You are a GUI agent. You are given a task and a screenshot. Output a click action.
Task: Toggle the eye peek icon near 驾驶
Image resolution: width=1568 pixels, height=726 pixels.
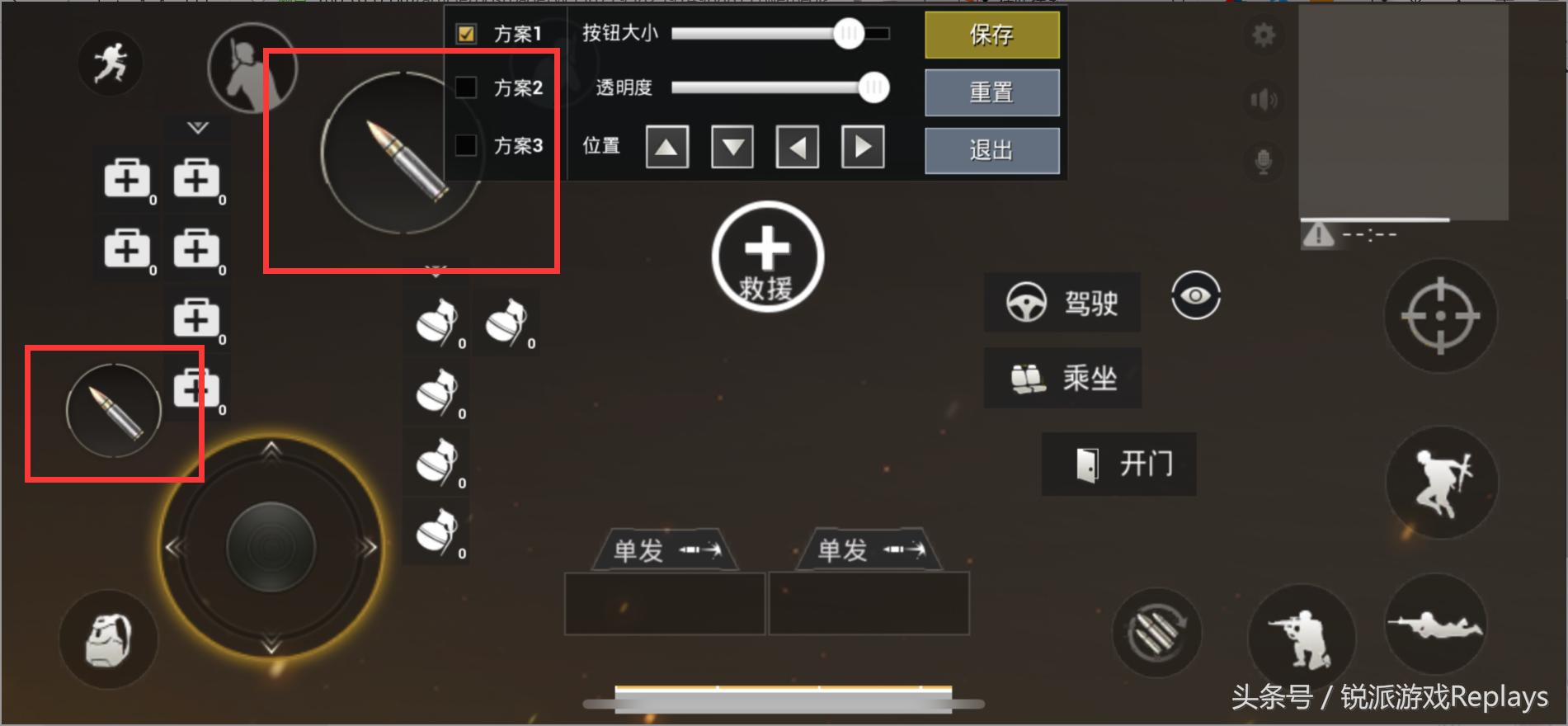(x=1195, y=297)
